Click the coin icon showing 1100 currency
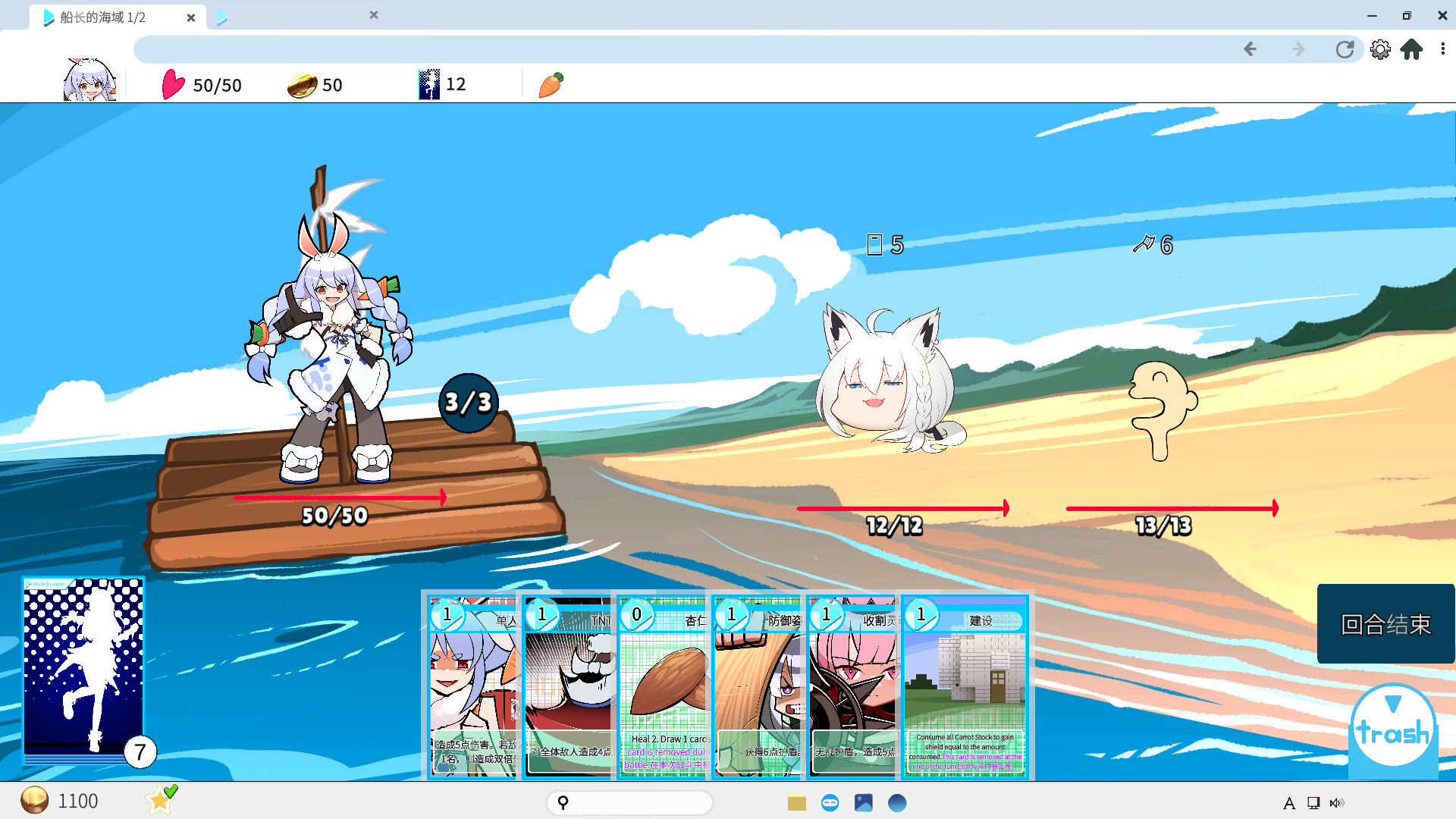This screenshot has width=1456, height=819. click(x=36, y=801)
